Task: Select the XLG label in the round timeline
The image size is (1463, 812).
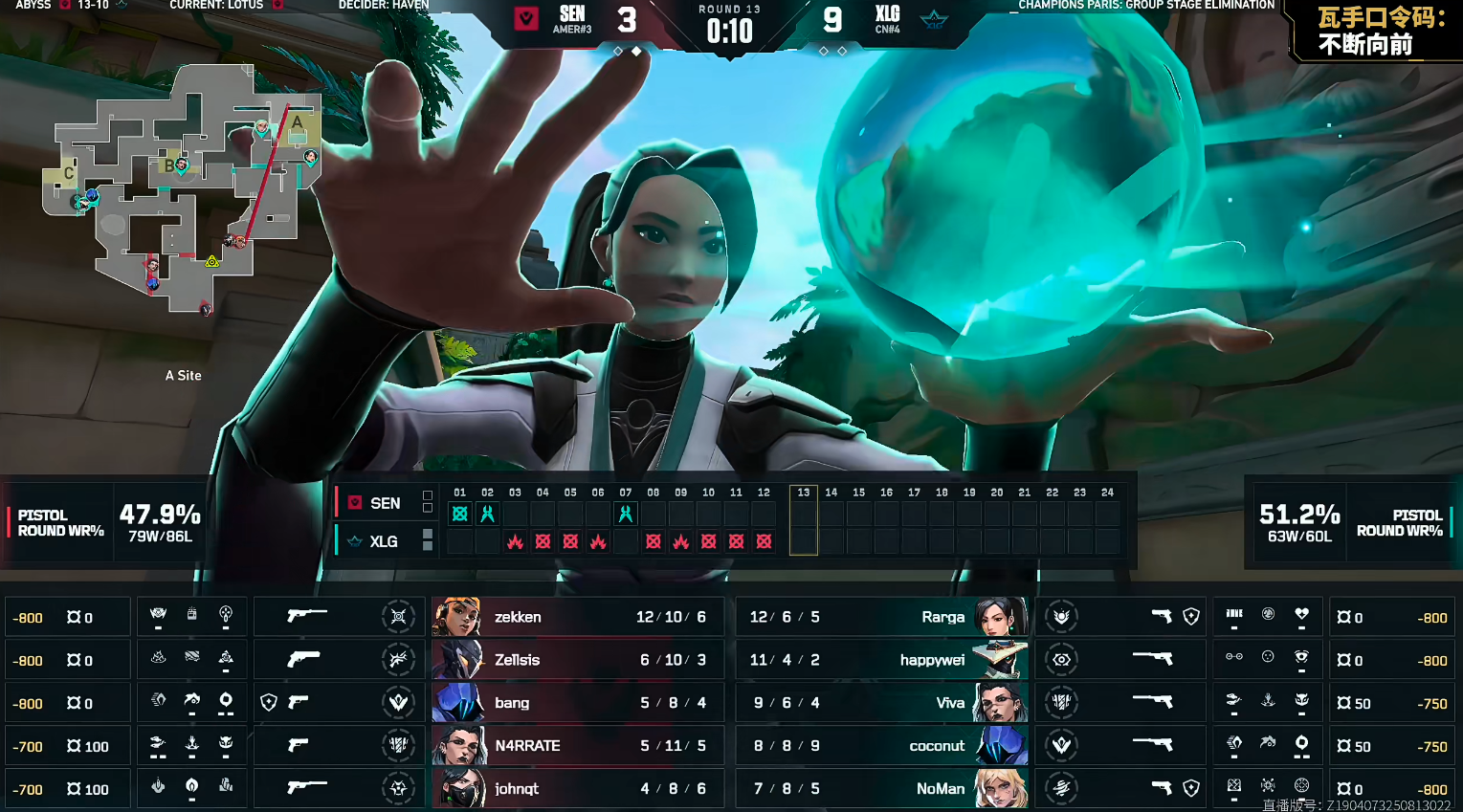Action: point(384,541)
